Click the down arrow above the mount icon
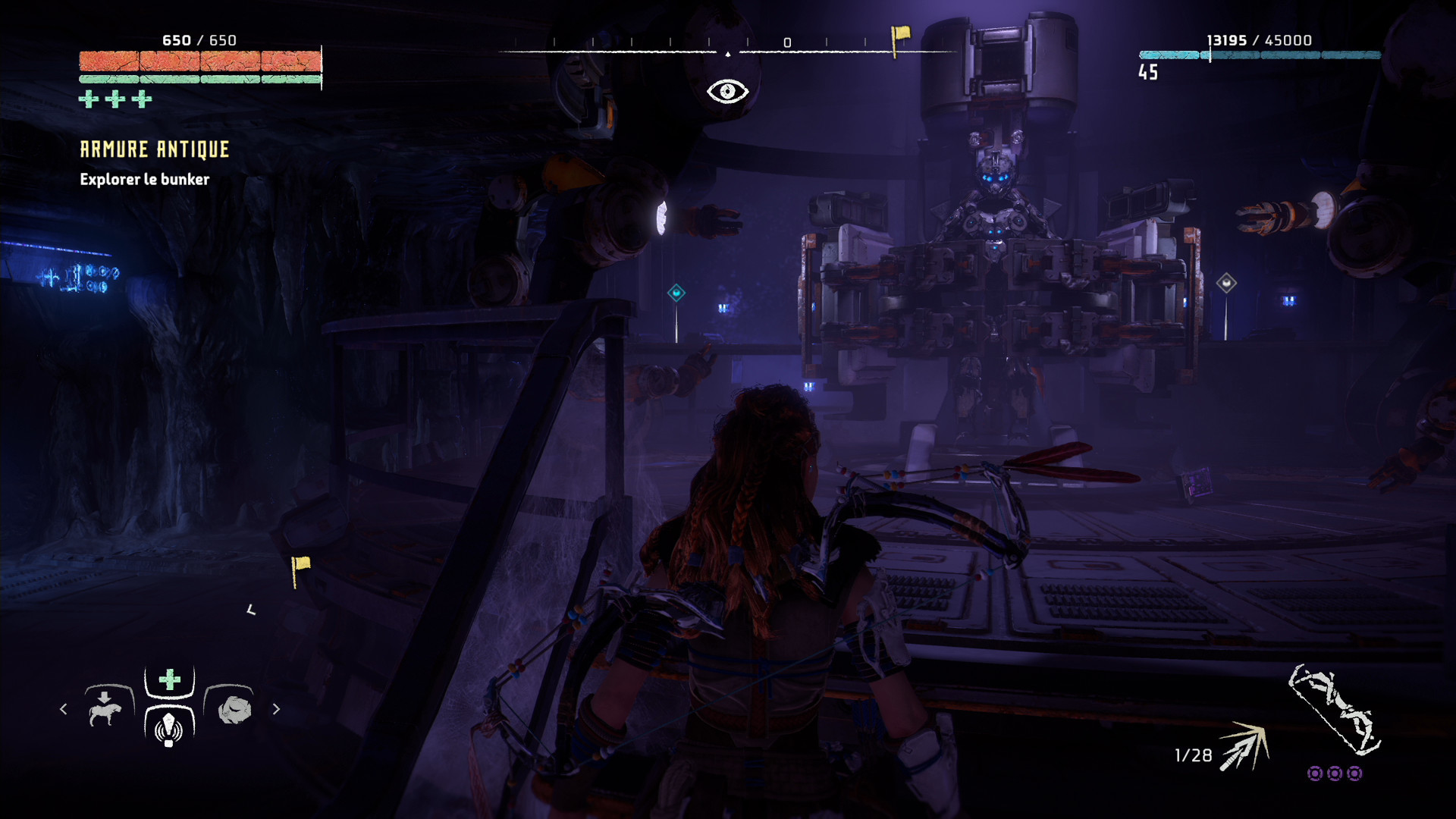The width and height of the screenshot is (1456, 819). 105,695
